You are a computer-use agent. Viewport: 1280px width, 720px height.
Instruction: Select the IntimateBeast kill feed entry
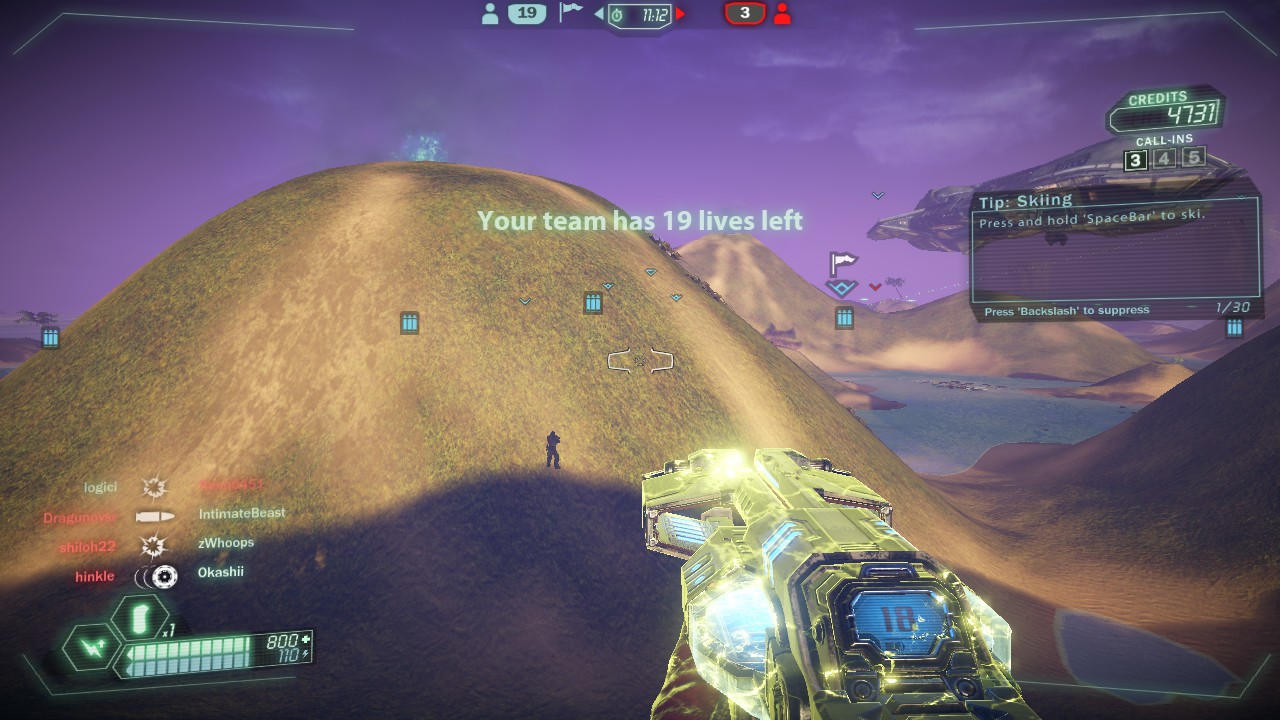[x=242, y=514]
